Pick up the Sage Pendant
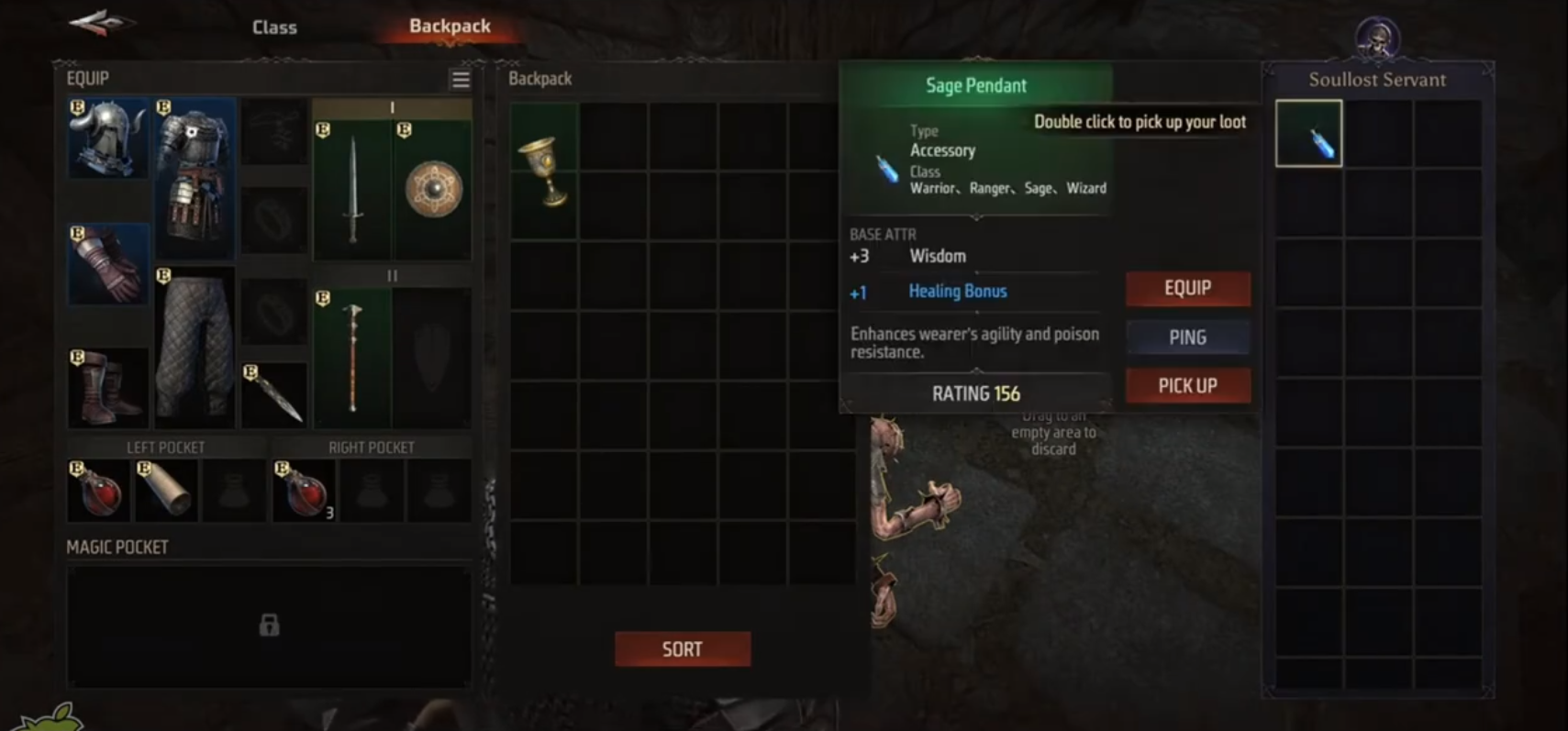 [x=1187, y=386]
